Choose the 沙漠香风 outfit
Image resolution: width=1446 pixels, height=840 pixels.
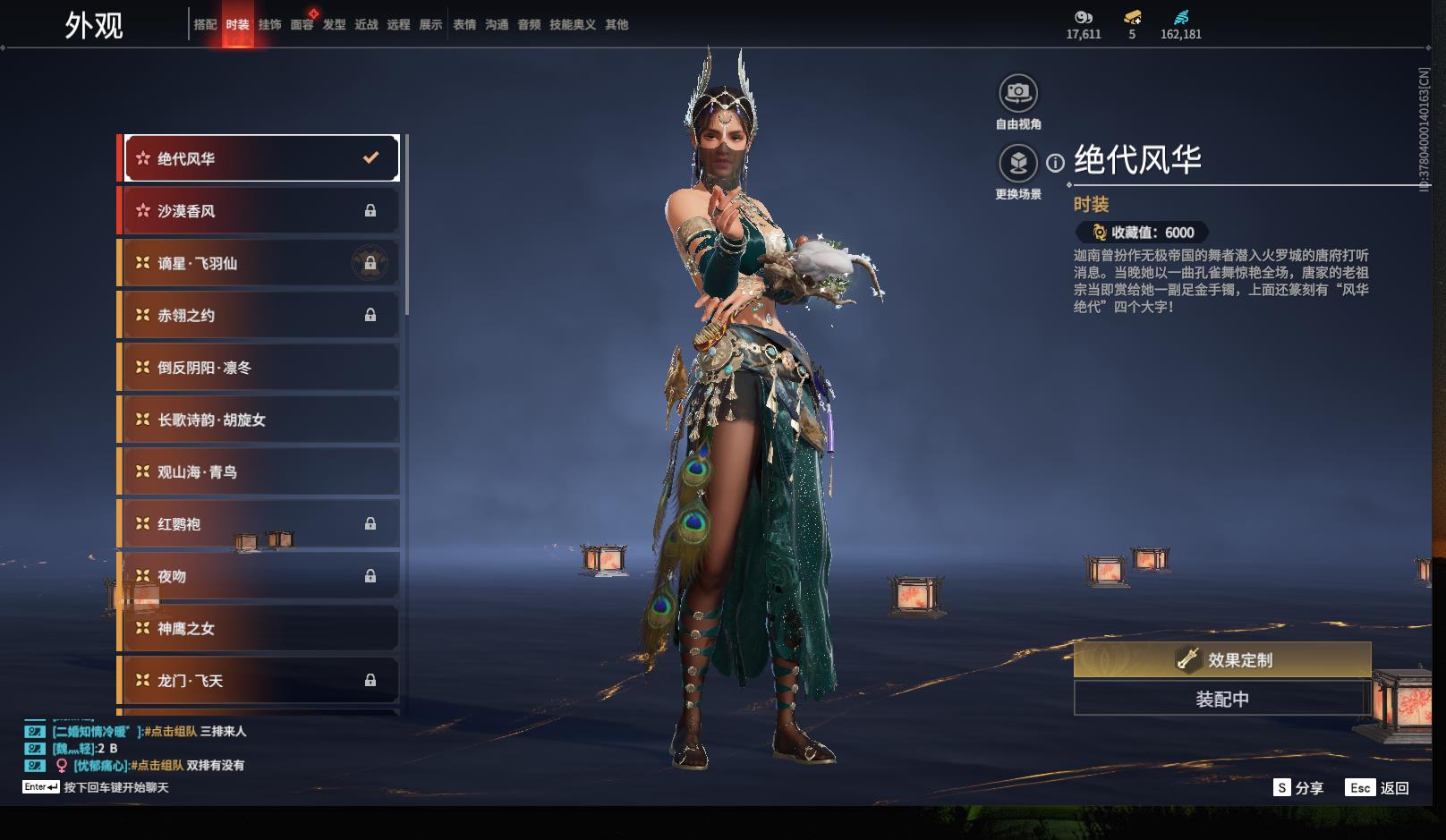(259, 211)
